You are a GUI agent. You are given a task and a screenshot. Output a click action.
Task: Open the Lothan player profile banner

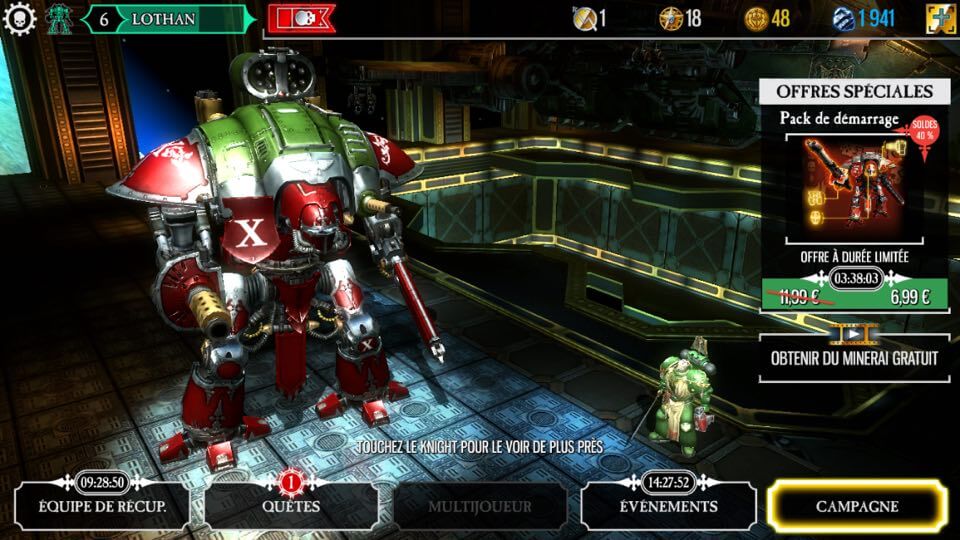pyautogui.click(x=165, y=19)
